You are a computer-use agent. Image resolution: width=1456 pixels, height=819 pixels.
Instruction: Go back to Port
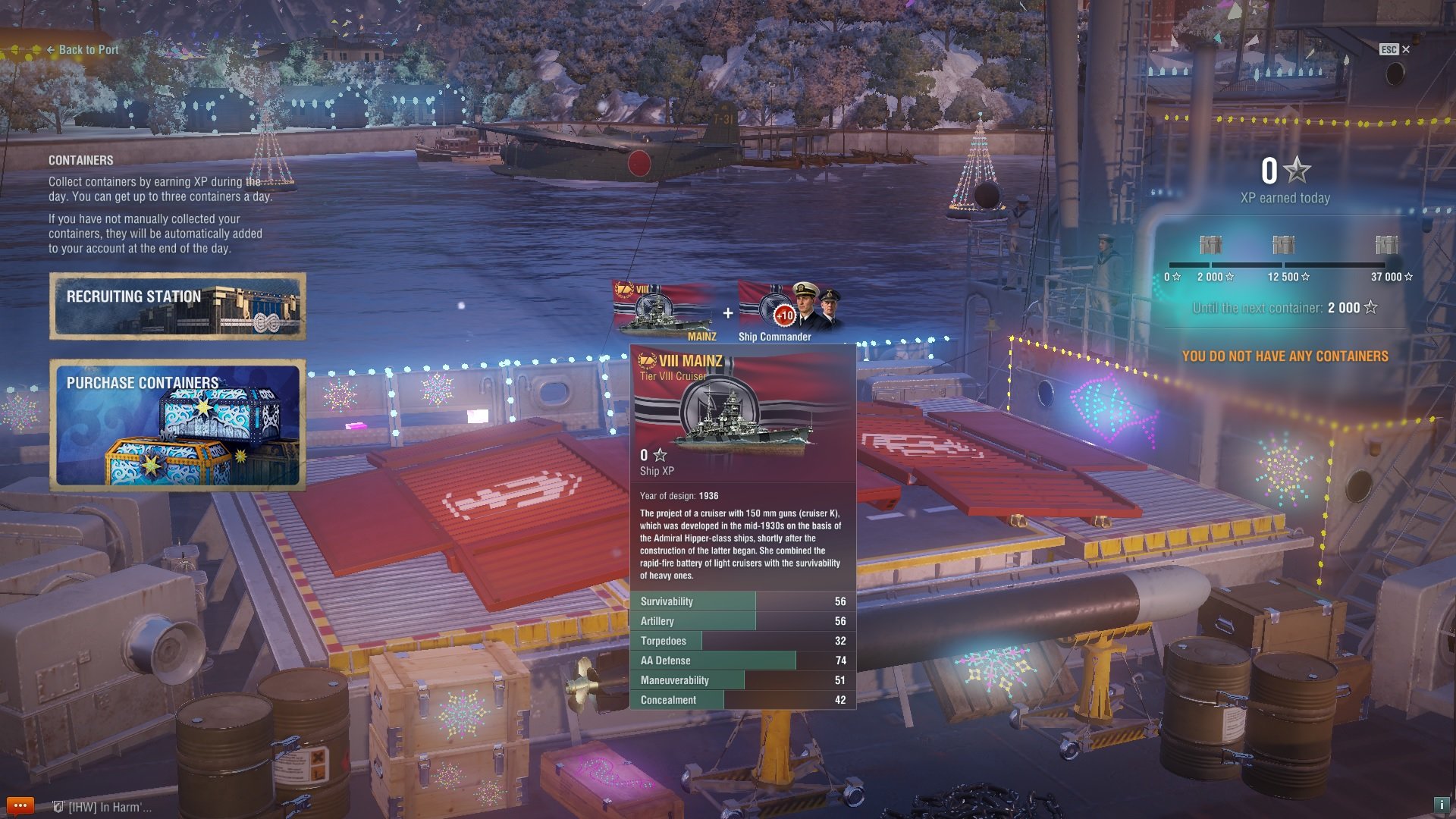[83, 50]
